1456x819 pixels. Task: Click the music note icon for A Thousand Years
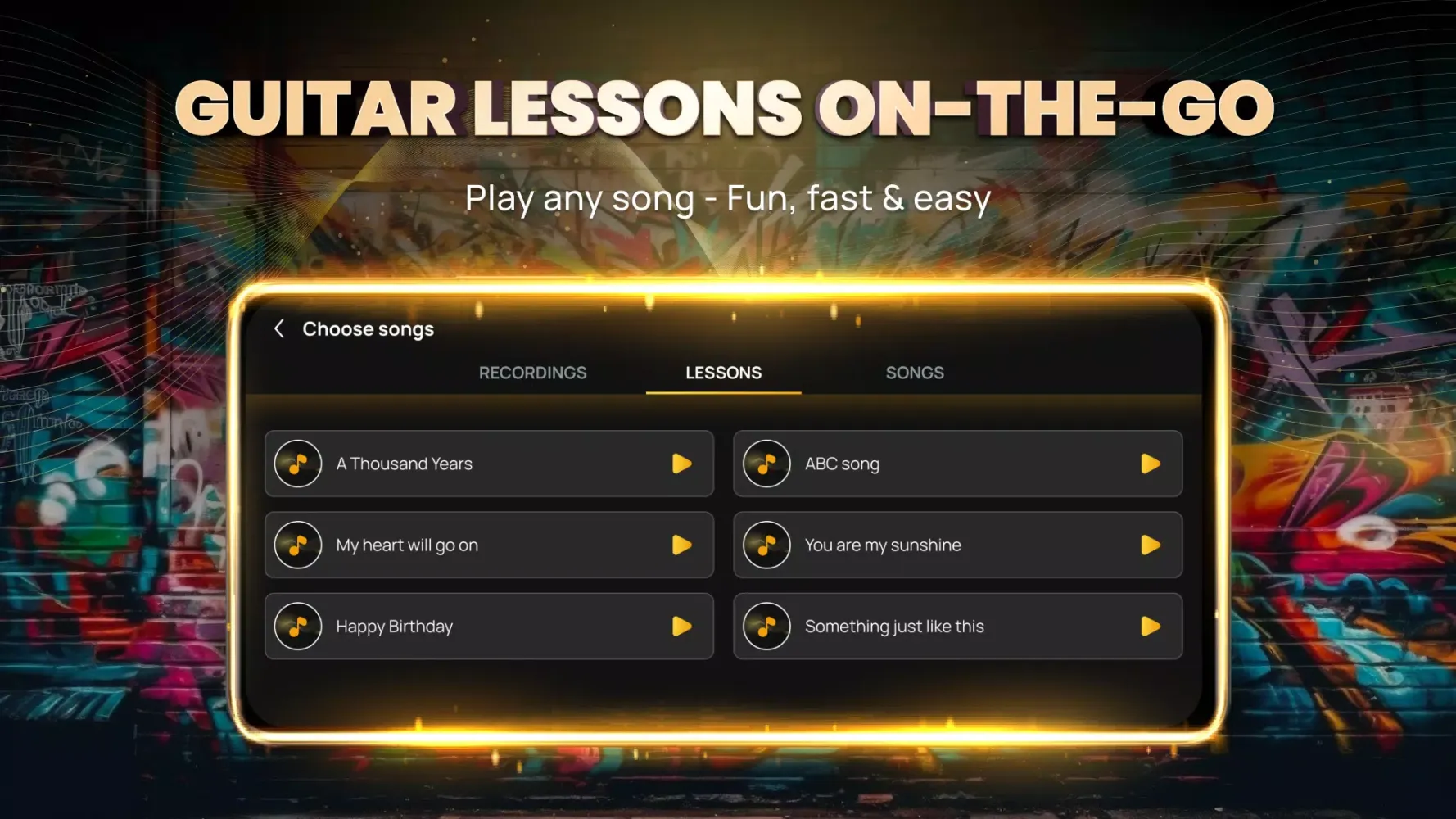[298, 464]
